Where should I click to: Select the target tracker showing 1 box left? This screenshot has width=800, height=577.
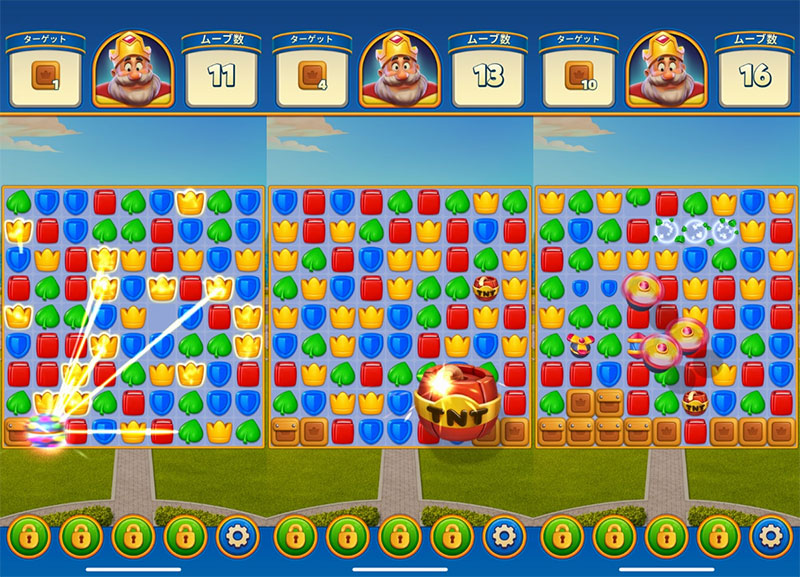tap(44, 76)
